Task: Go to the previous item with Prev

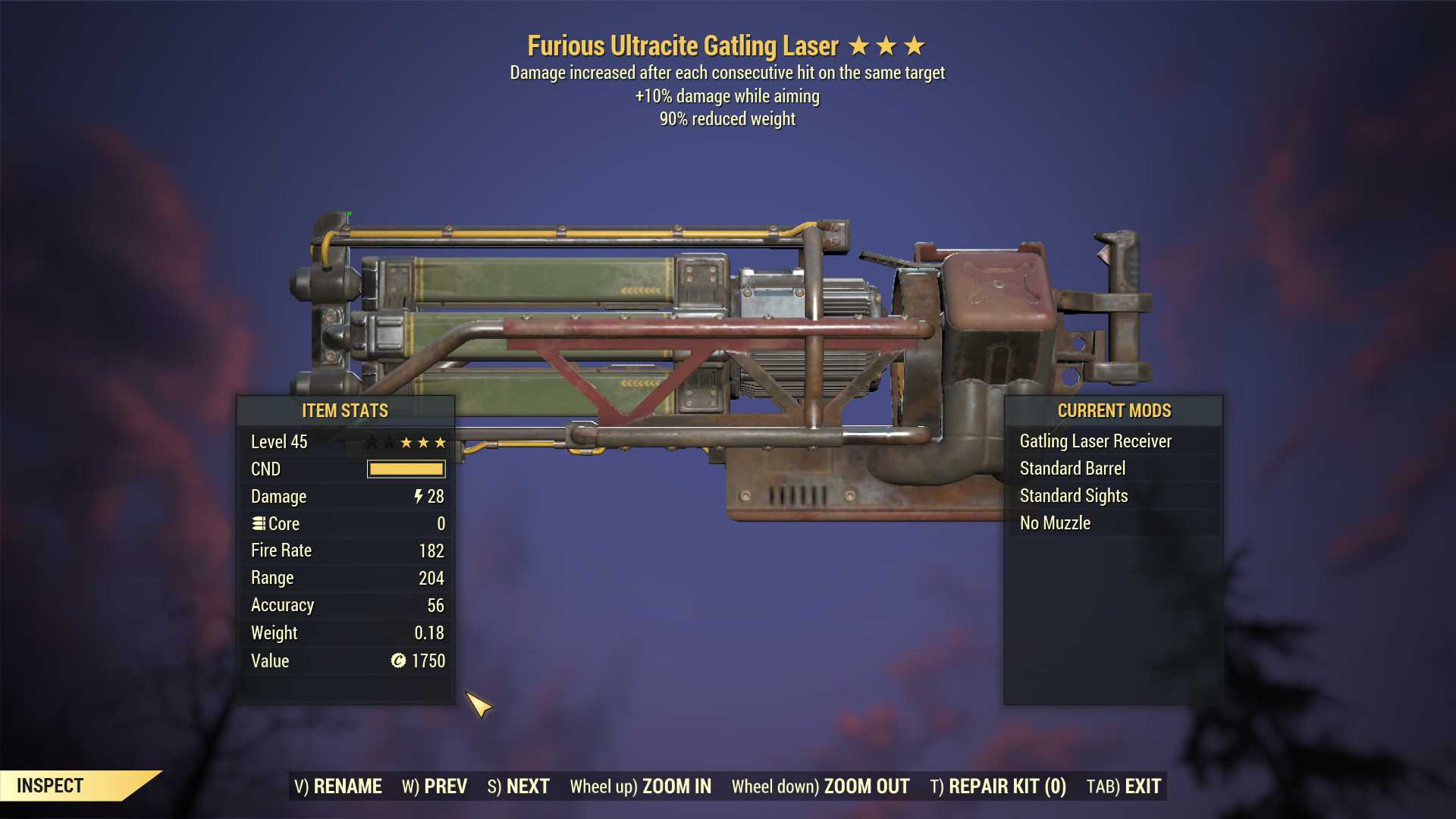Action: pyautogui.click(x=435, y=786)
